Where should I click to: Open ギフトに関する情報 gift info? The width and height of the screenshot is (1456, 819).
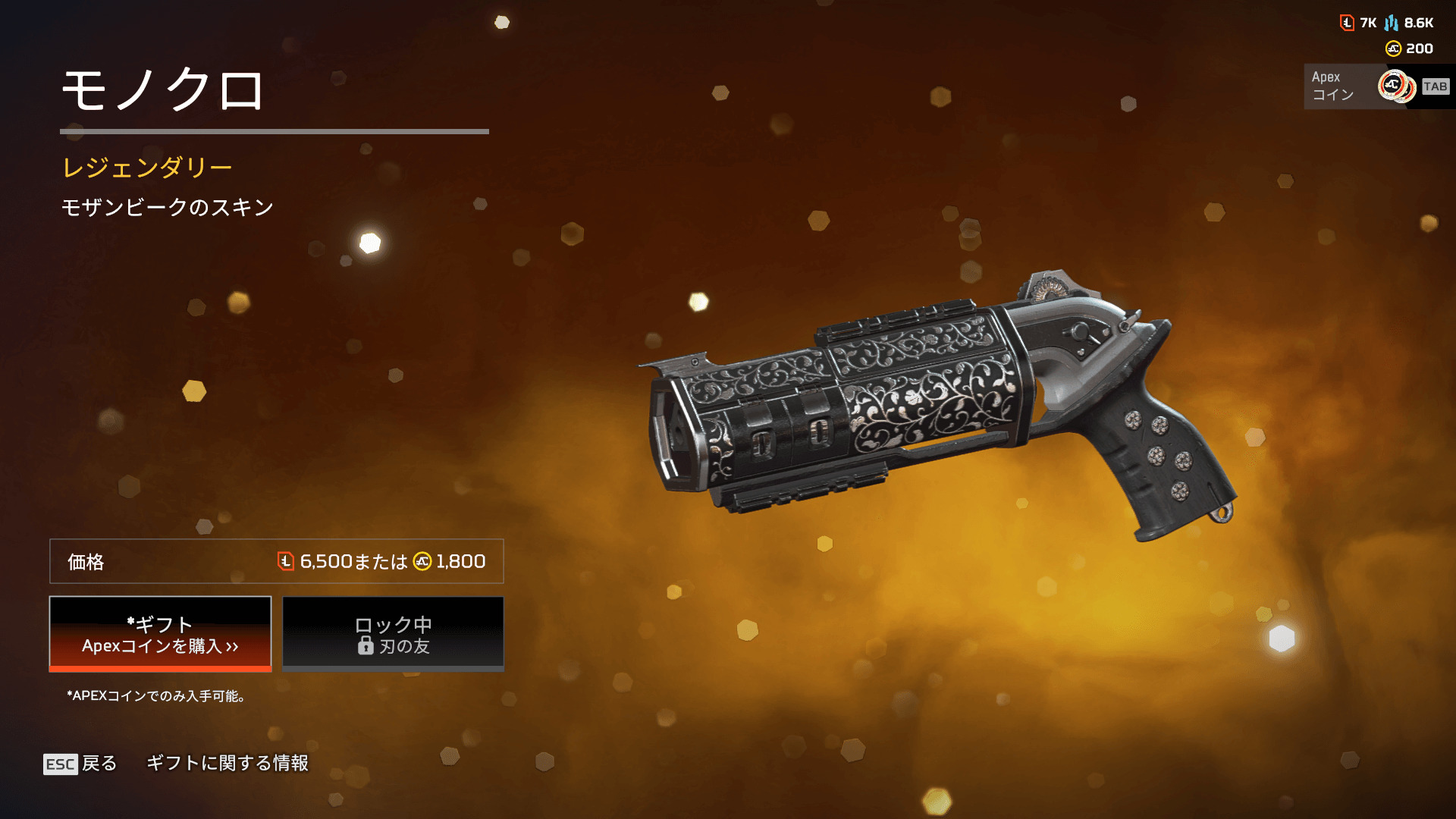click(227, 763)
